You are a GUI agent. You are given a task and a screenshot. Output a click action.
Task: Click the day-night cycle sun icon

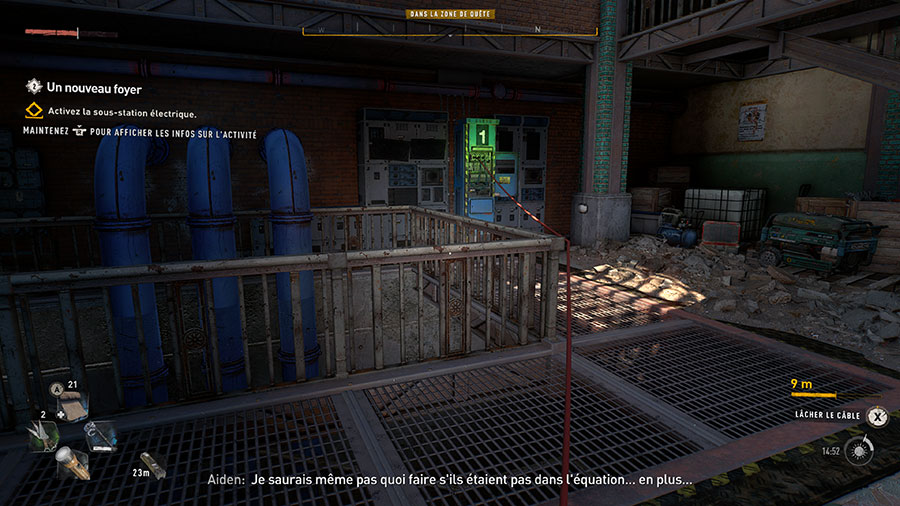857,450
